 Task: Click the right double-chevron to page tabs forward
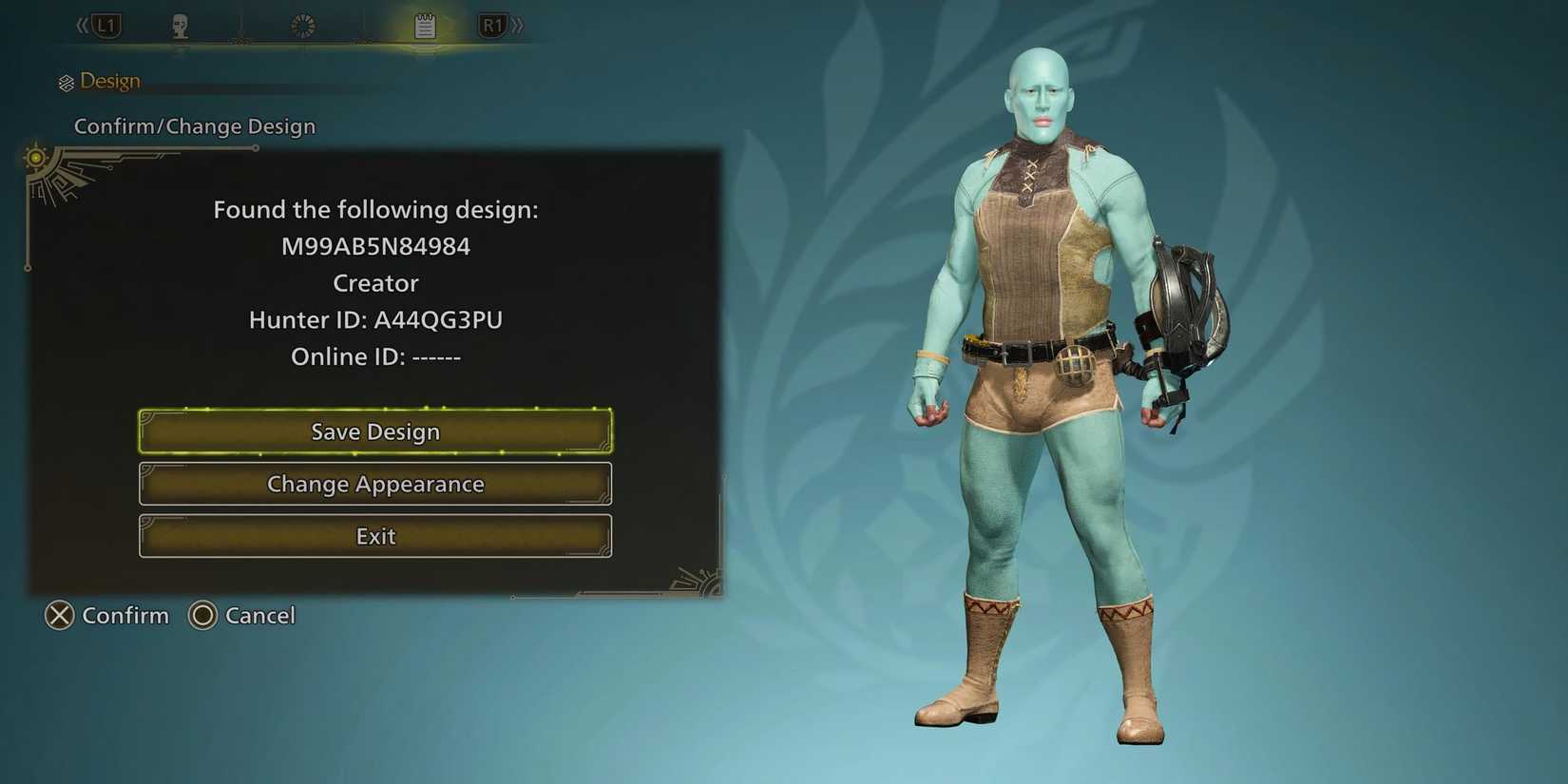click(518, 25)
